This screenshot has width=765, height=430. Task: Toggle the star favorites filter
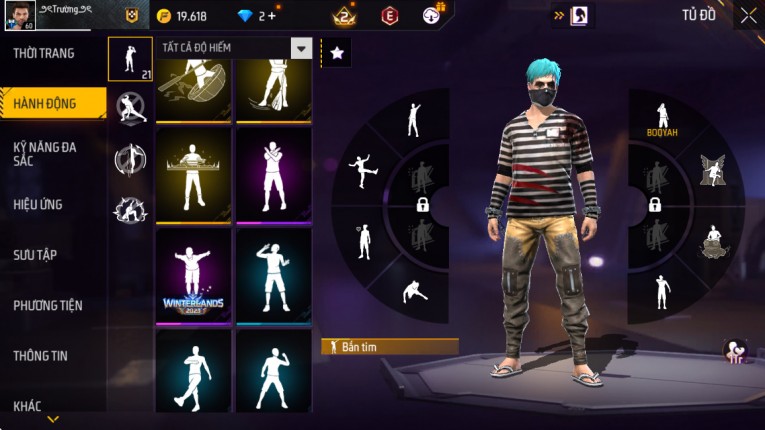pos(337,53)
